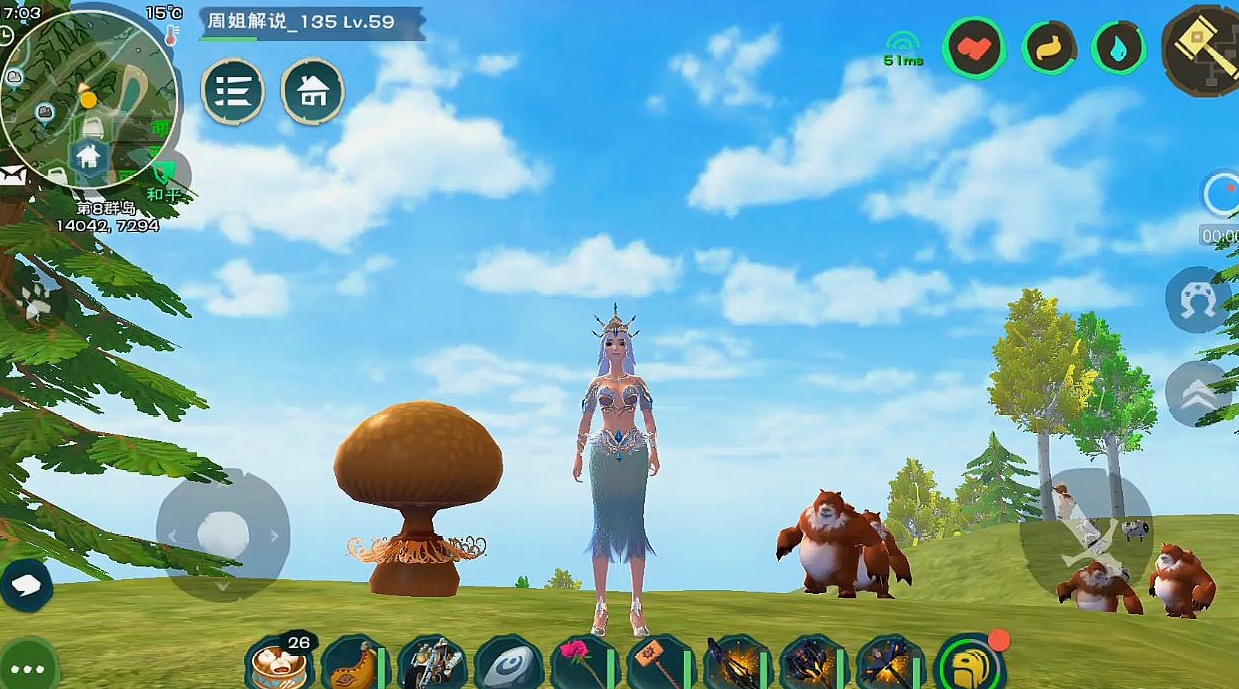
Task: Open the chat speech bubble
Action: click(27, 585)
